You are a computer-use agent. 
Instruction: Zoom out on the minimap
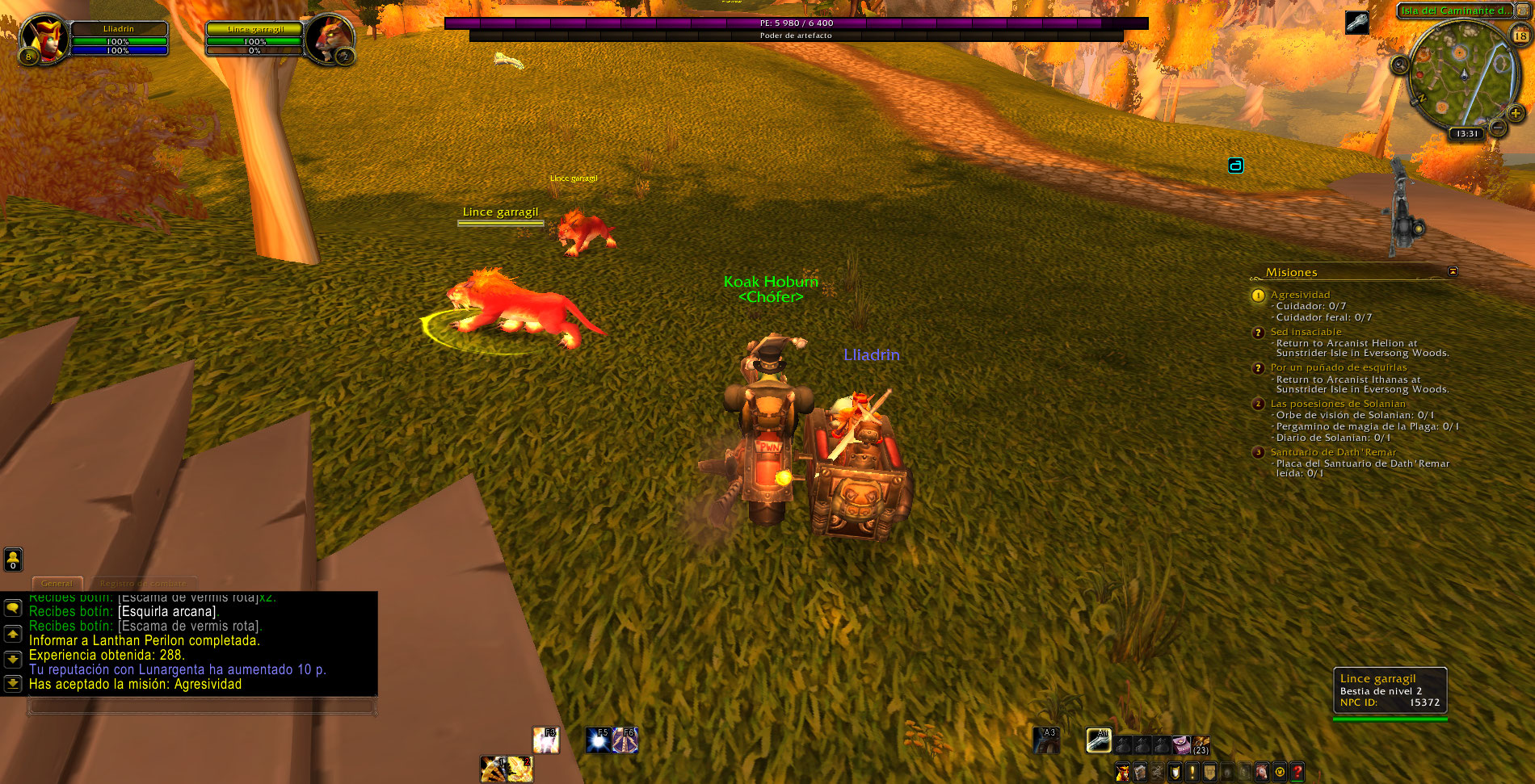(1497, 128)
